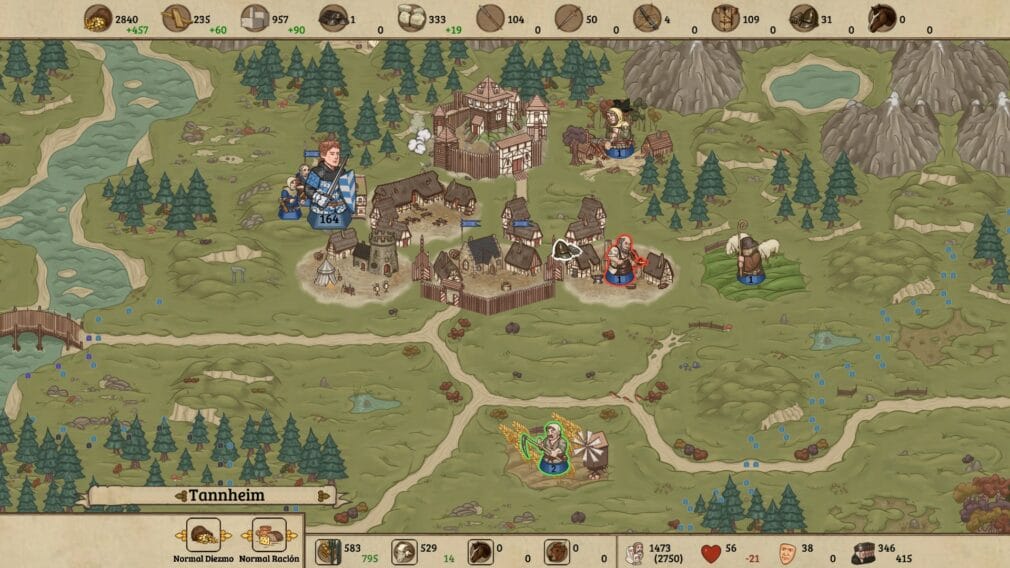Open the Normal Ración ration setting
The image size is (1010, 568).
point(269,534)
